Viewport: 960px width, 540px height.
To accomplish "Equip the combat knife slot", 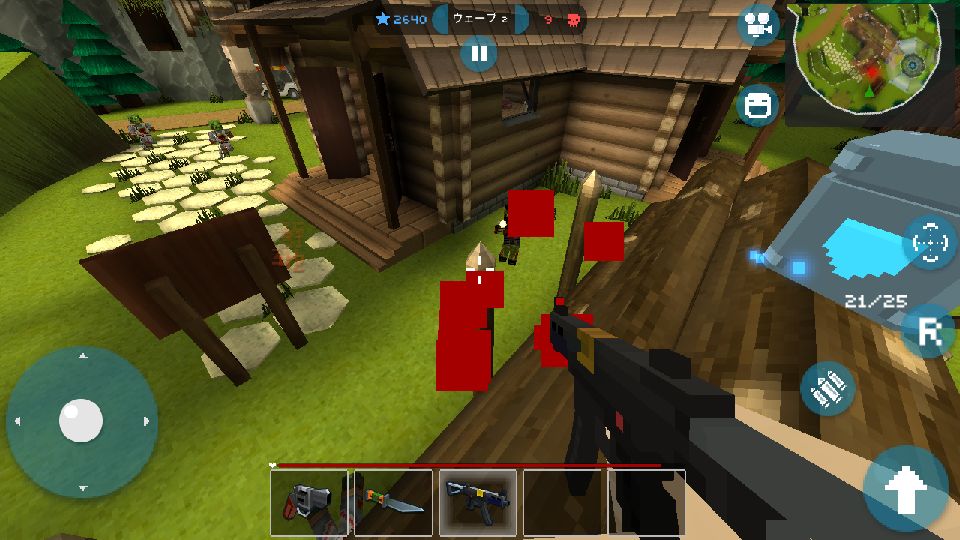I will [x=393, y=501].
